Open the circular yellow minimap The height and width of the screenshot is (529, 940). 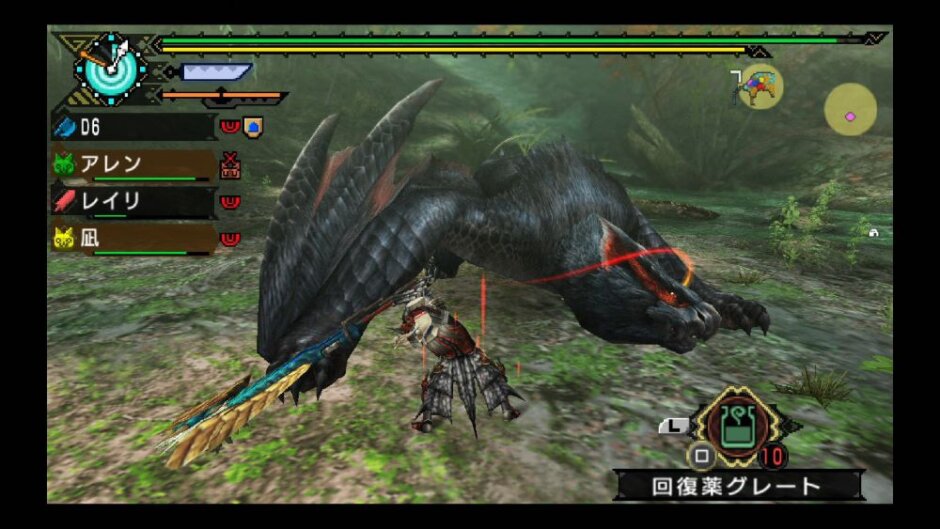click(x=850, y=110)
